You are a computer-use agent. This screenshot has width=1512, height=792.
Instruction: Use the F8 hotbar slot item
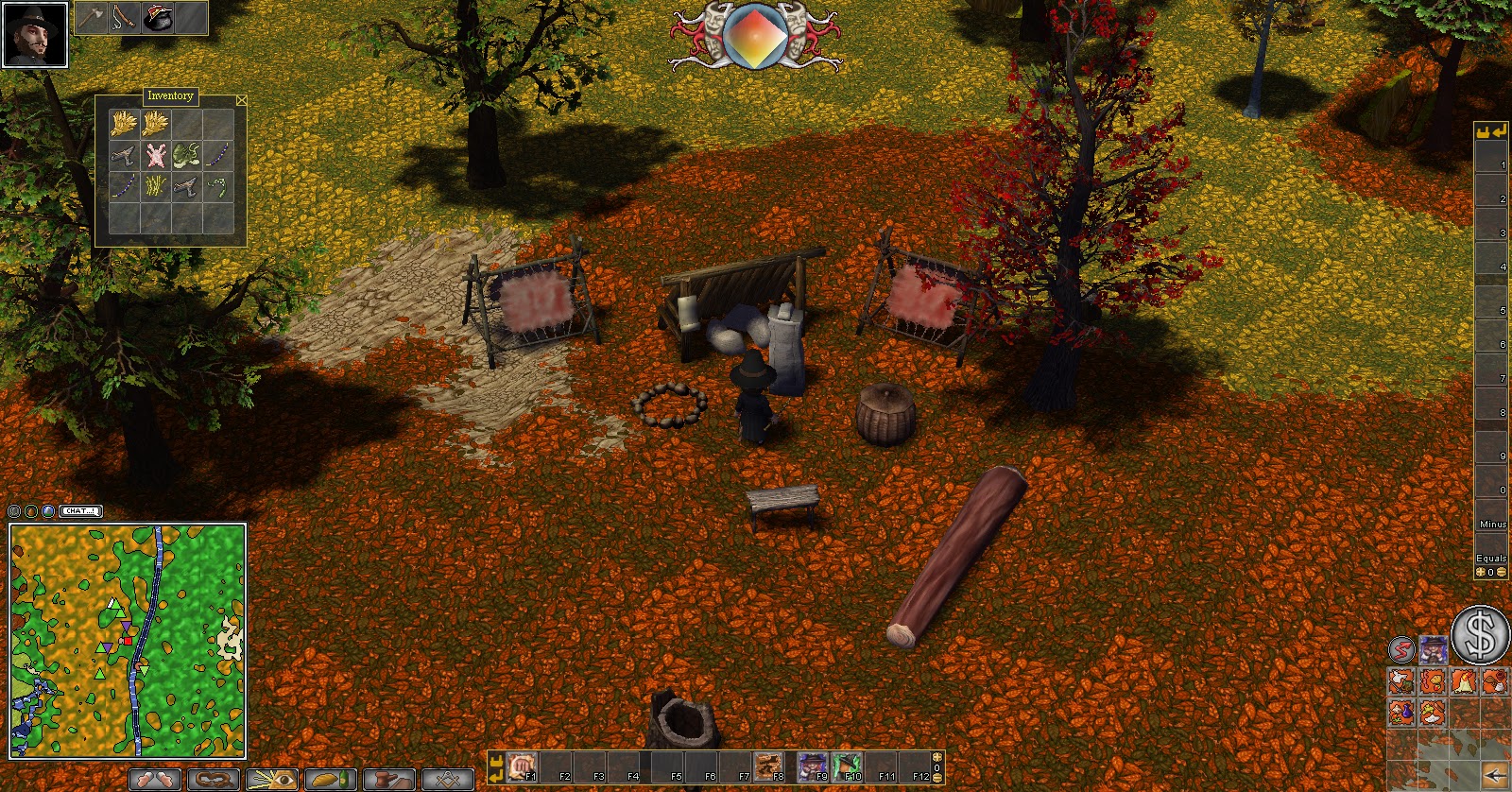[768, 766]
